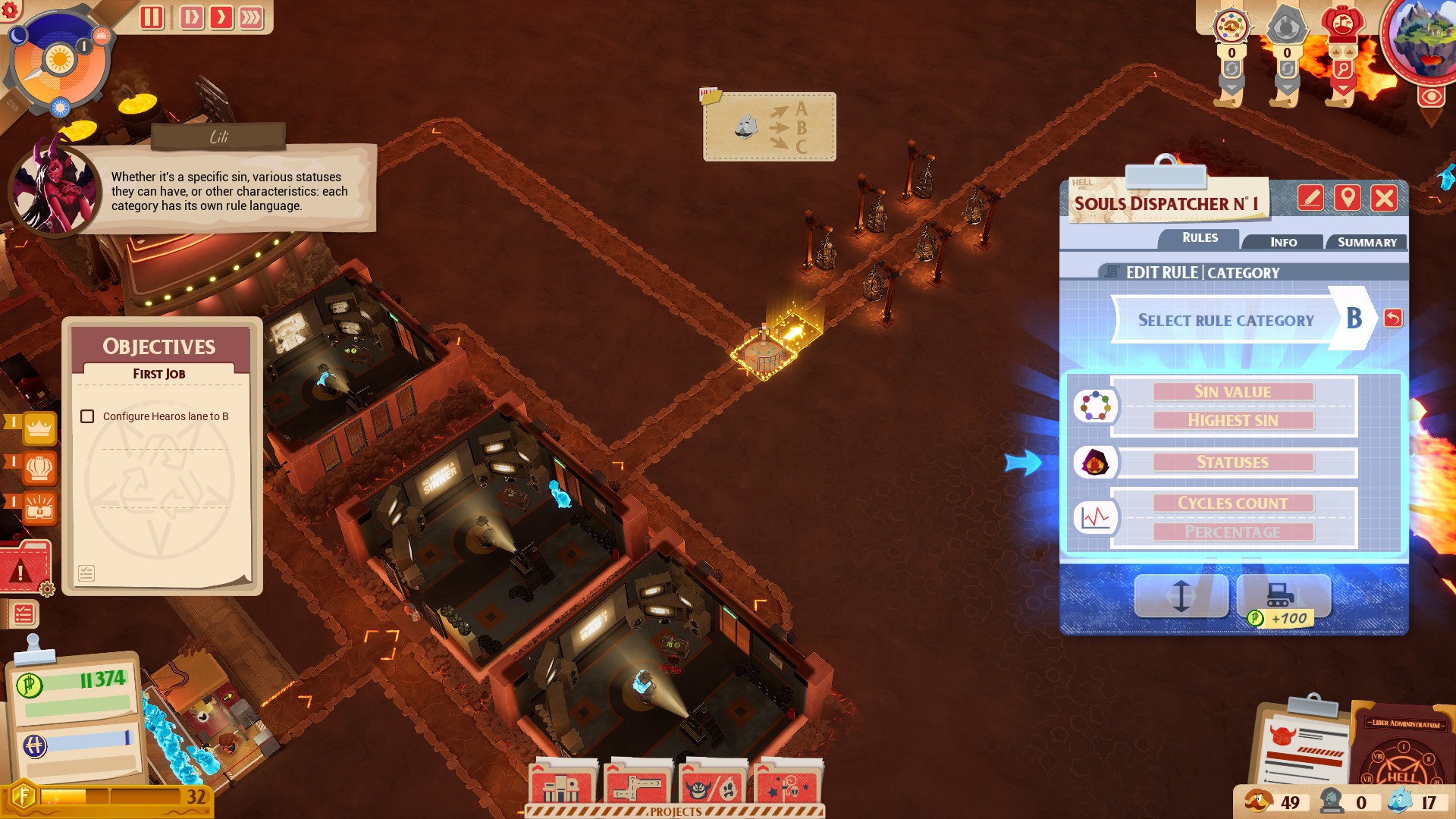Open the road-laying Projects folder
1456x819 pixels.
coord(635,786)
